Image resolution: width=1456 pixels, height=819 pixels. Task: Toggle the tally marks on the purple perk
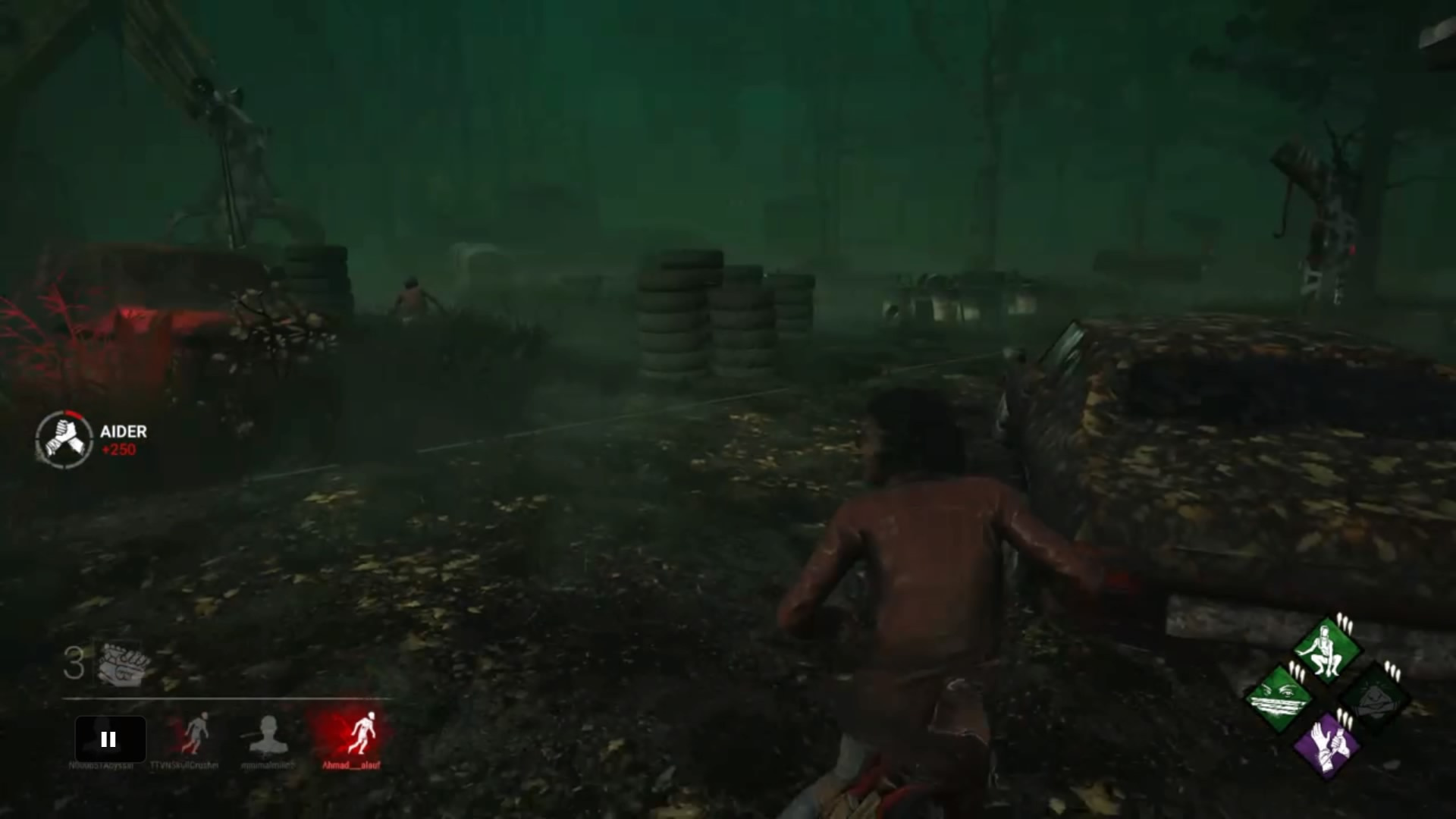coord(1345,717)
